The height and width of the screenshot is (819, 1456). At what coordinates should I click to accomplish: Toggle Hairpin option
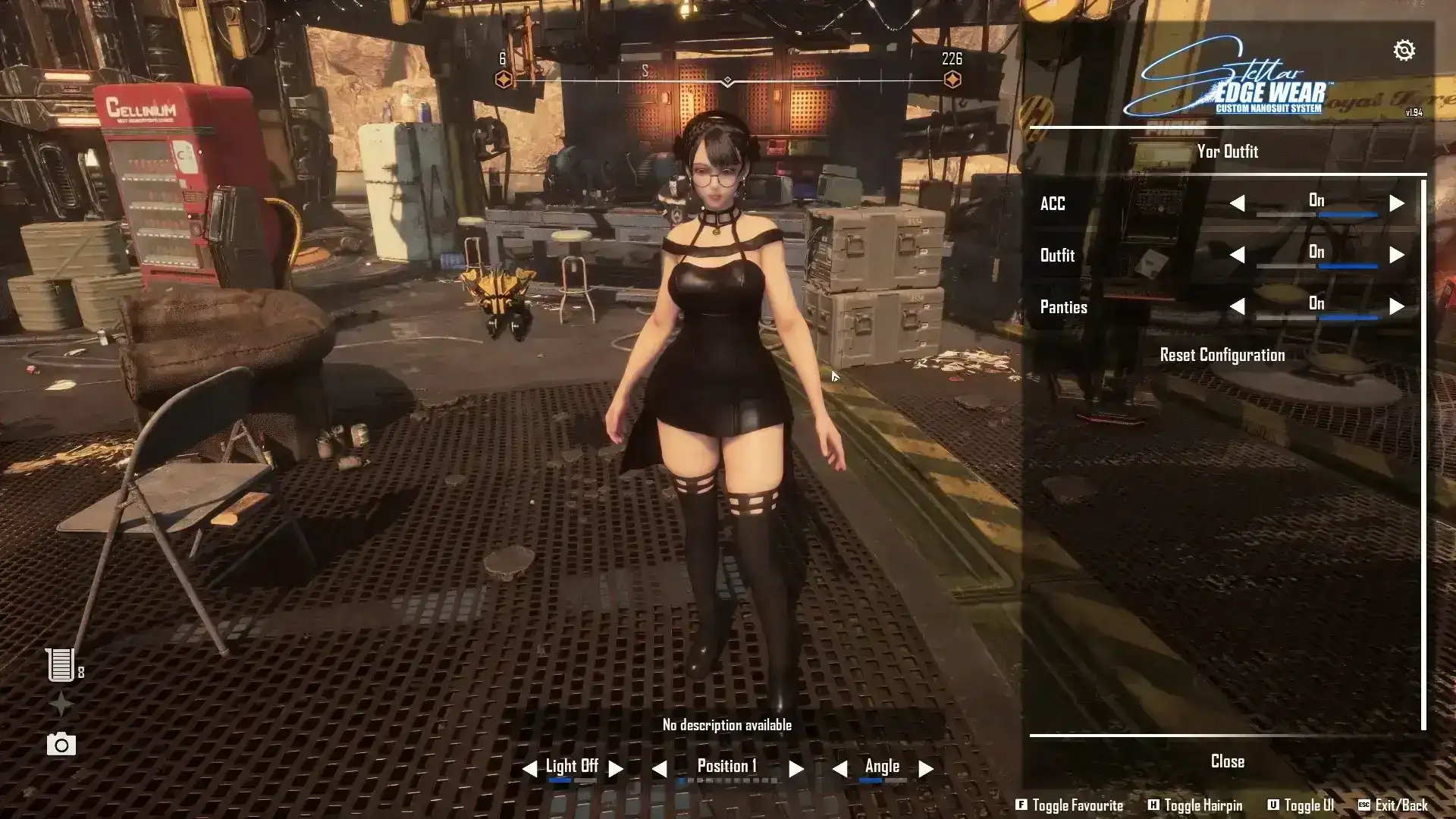click(1195, 805)
